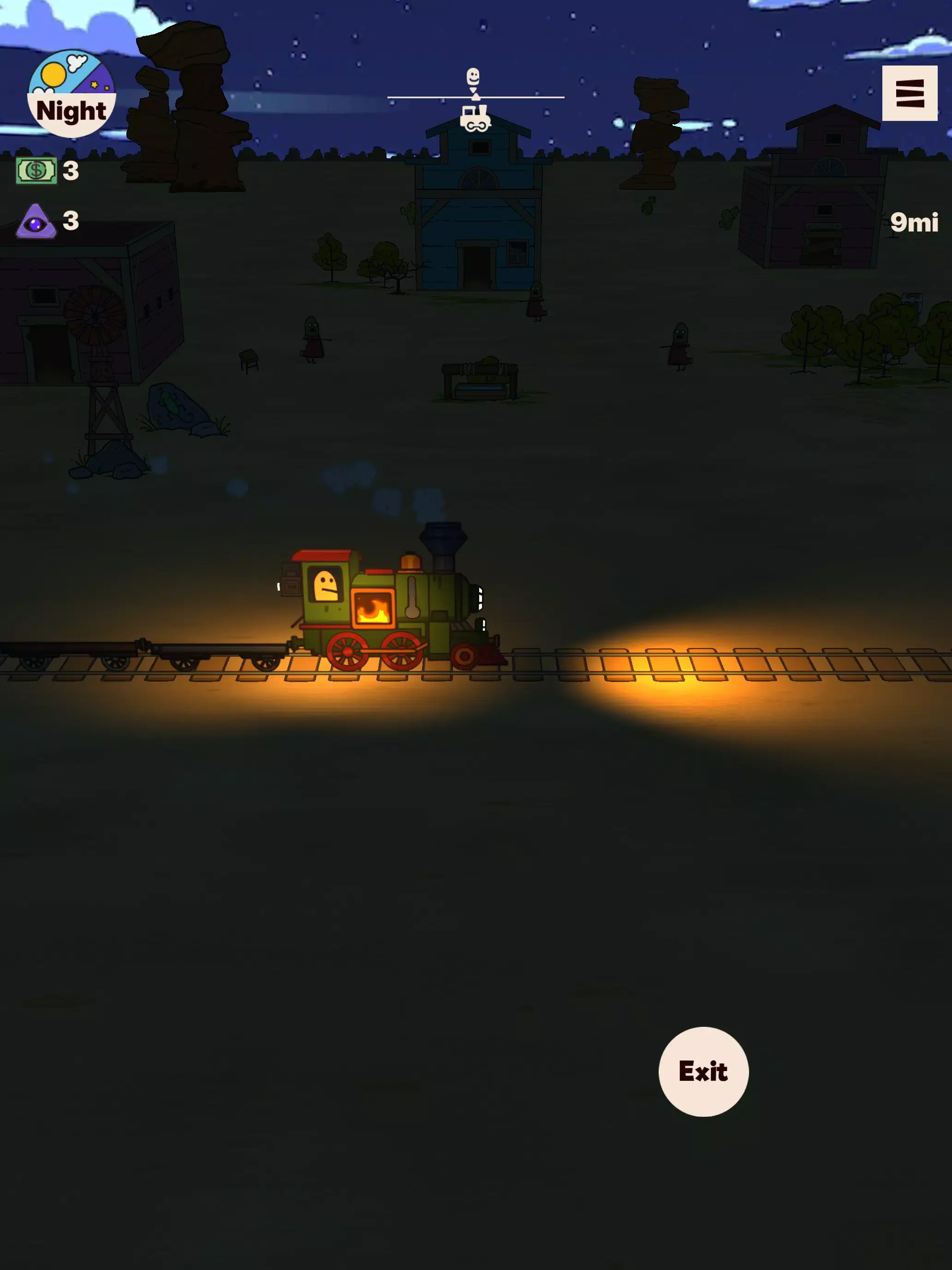Tap the 9mi distance label

pyautogui.click(x=915, y=221)
